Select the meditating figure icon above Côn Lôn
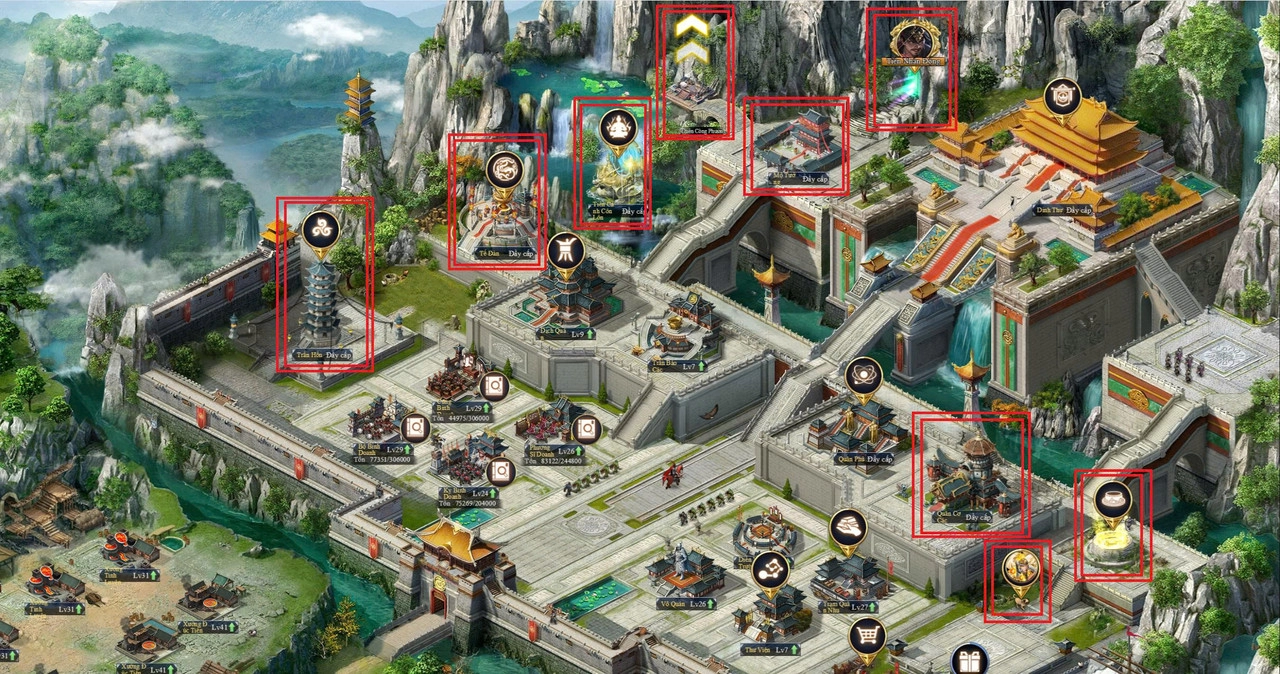Viewport: 1280px width, 674px height. click(x=618, y=128)
